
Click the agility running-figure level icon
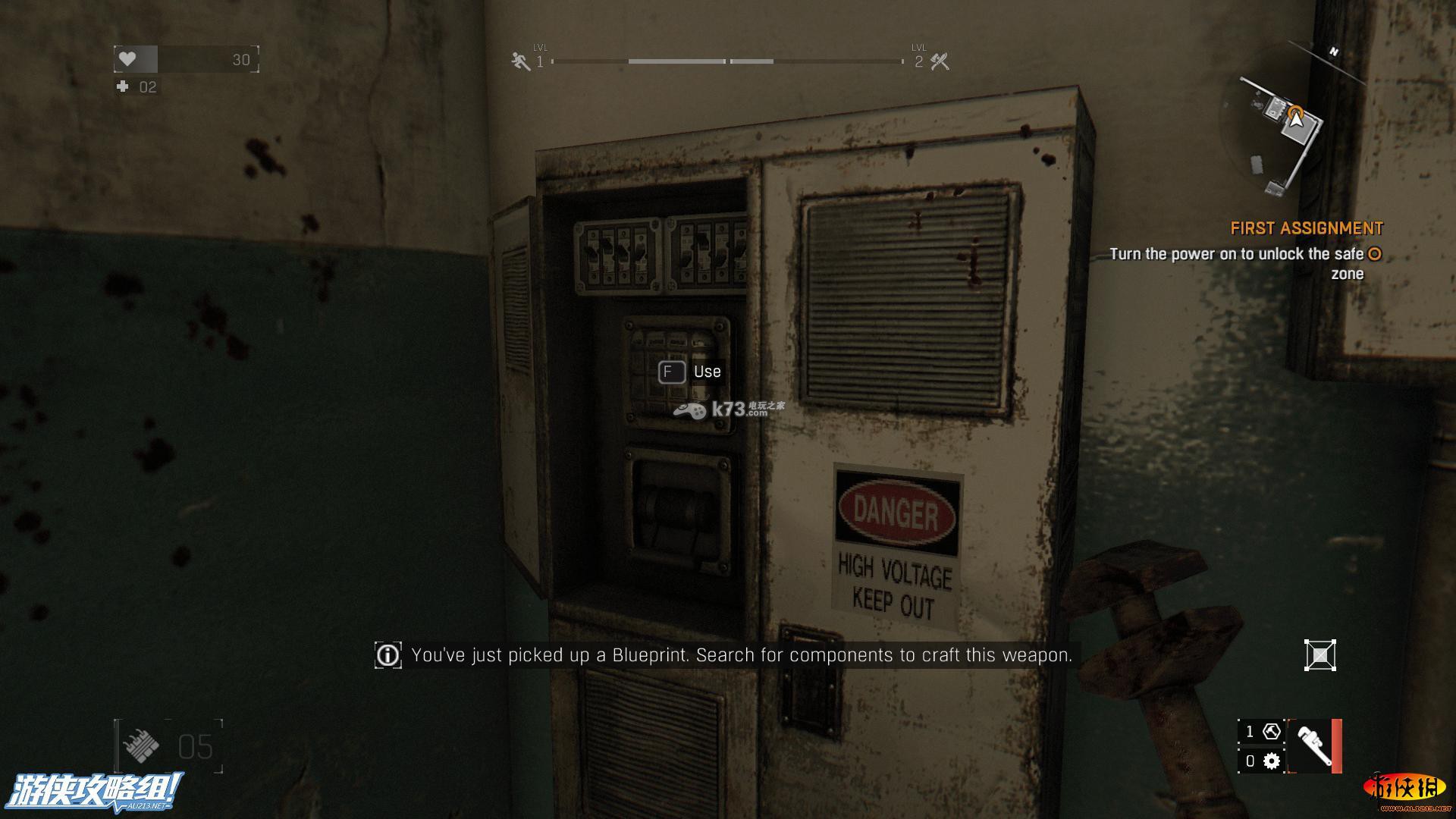coord(520,61)
